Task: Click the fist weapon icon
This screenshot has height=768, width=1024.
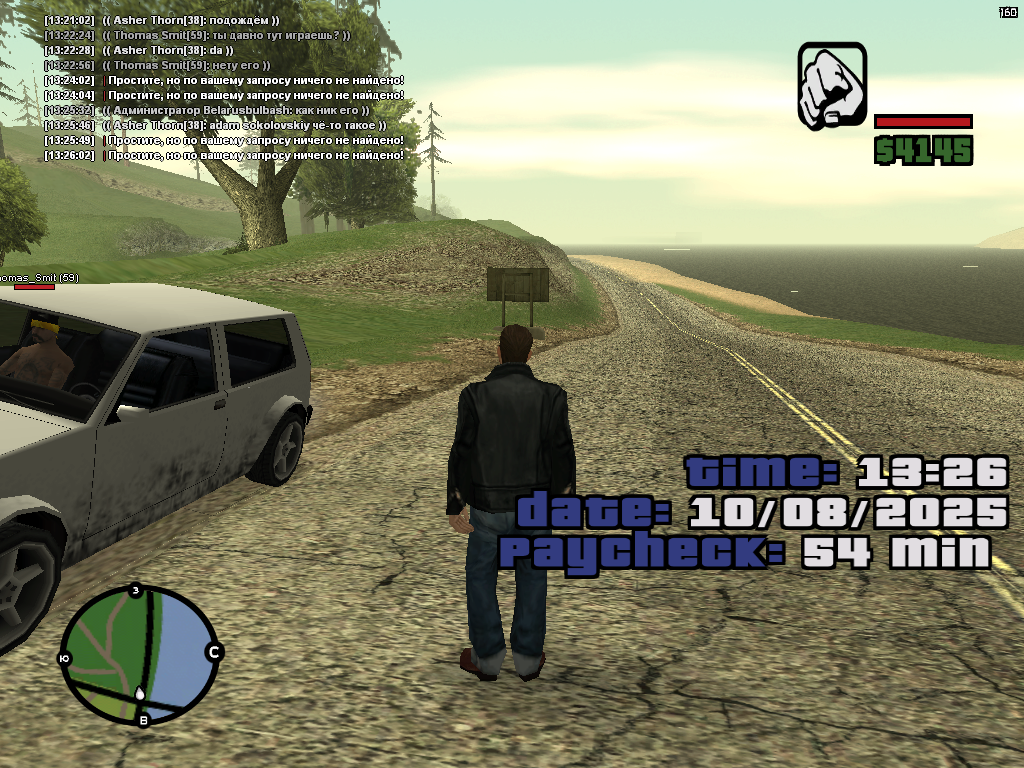Action: [832, 85]
